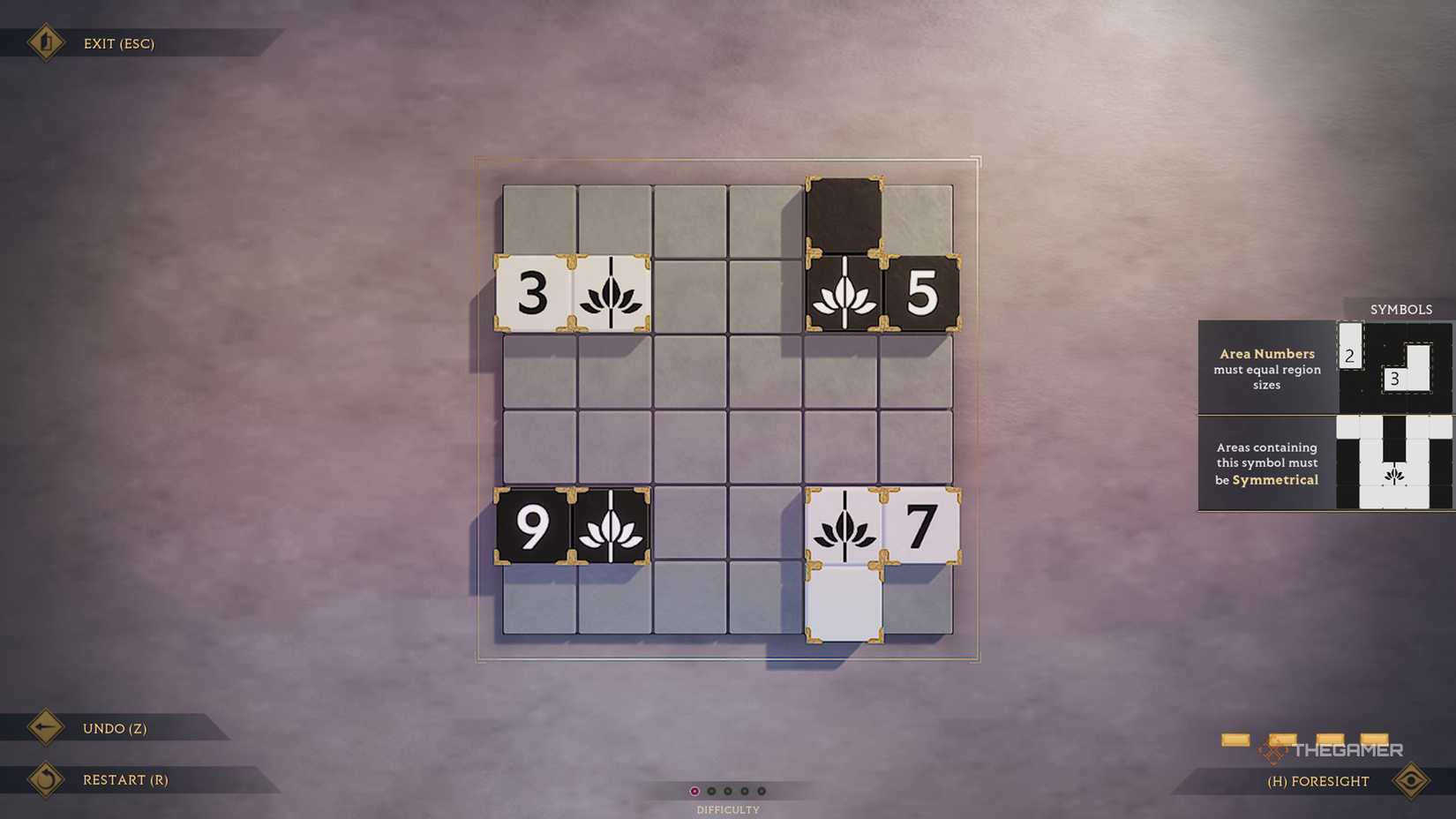Select the black lotus tile beside the 5

click(x=845, y=294)
